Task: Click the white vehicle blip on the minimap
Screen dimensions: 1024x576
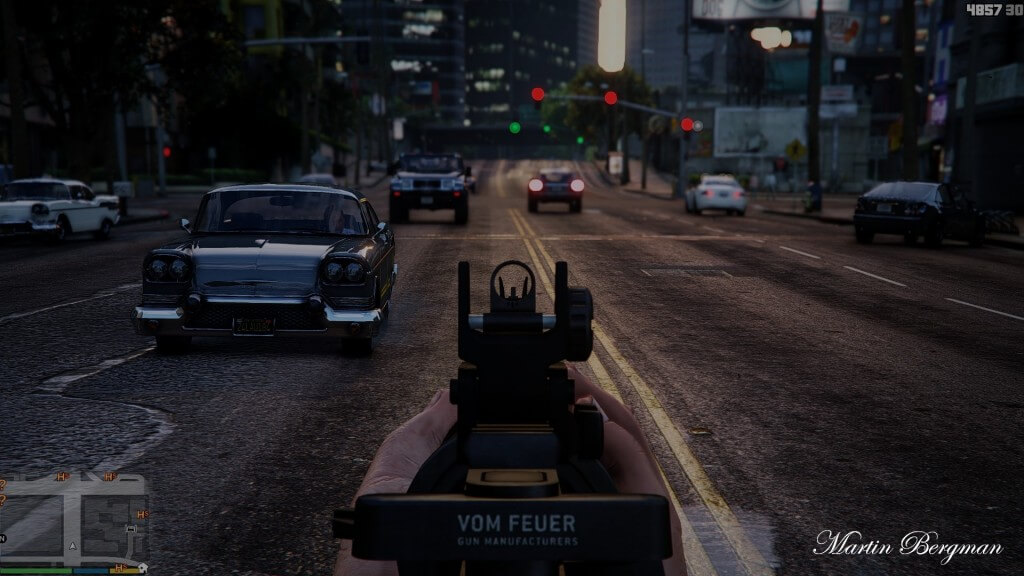Action: point(131,527)
